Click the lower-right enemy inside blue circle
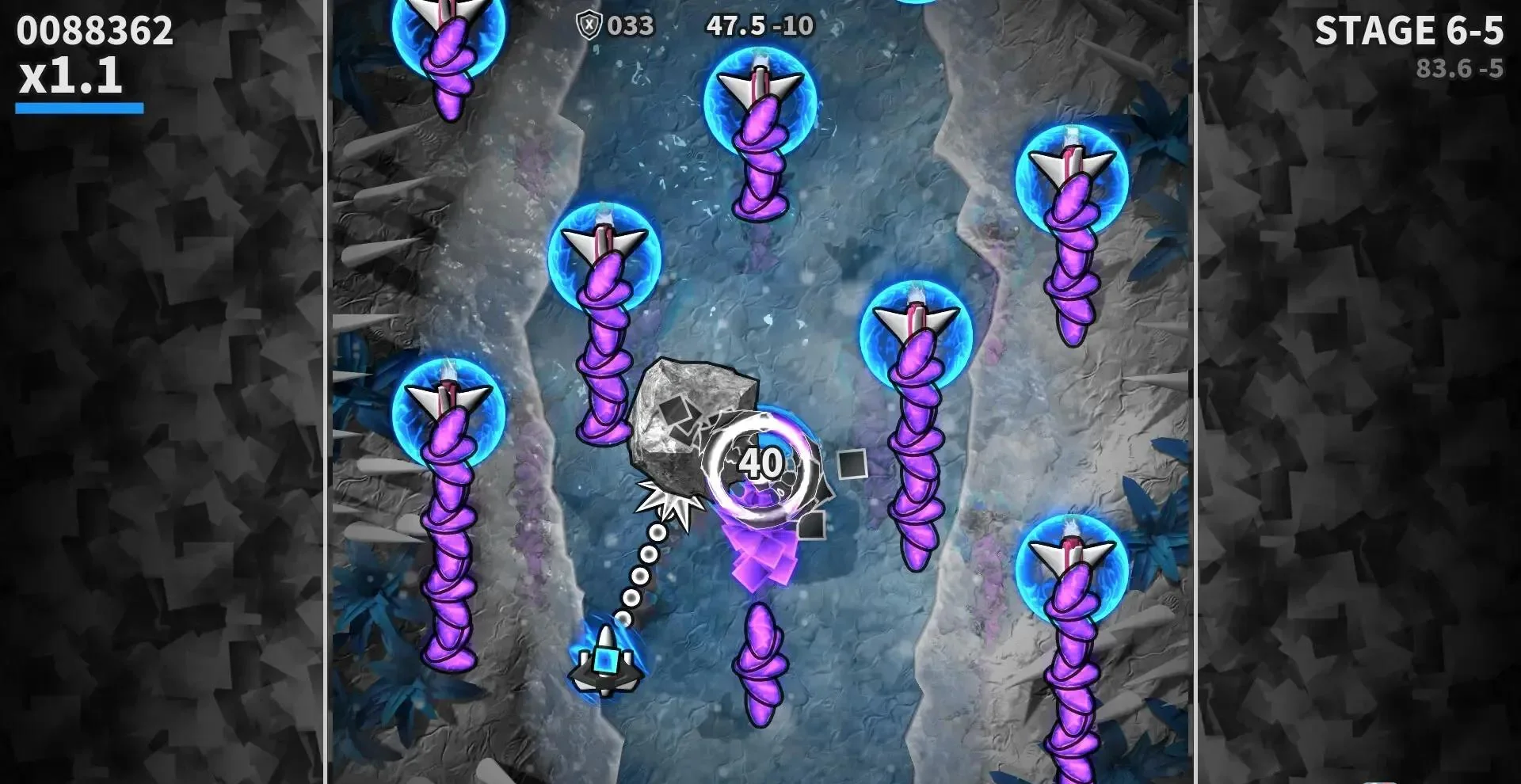 click(x=1071, y=566)
